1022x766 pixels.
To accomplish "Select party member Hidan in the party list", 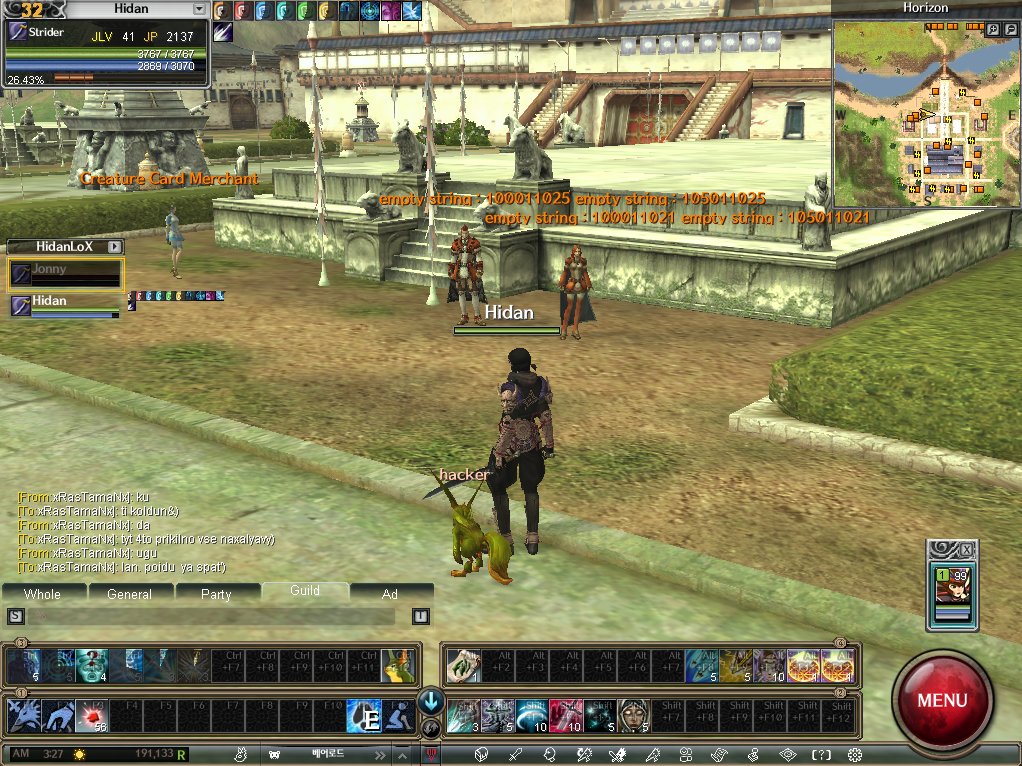I will click(66, 305).
